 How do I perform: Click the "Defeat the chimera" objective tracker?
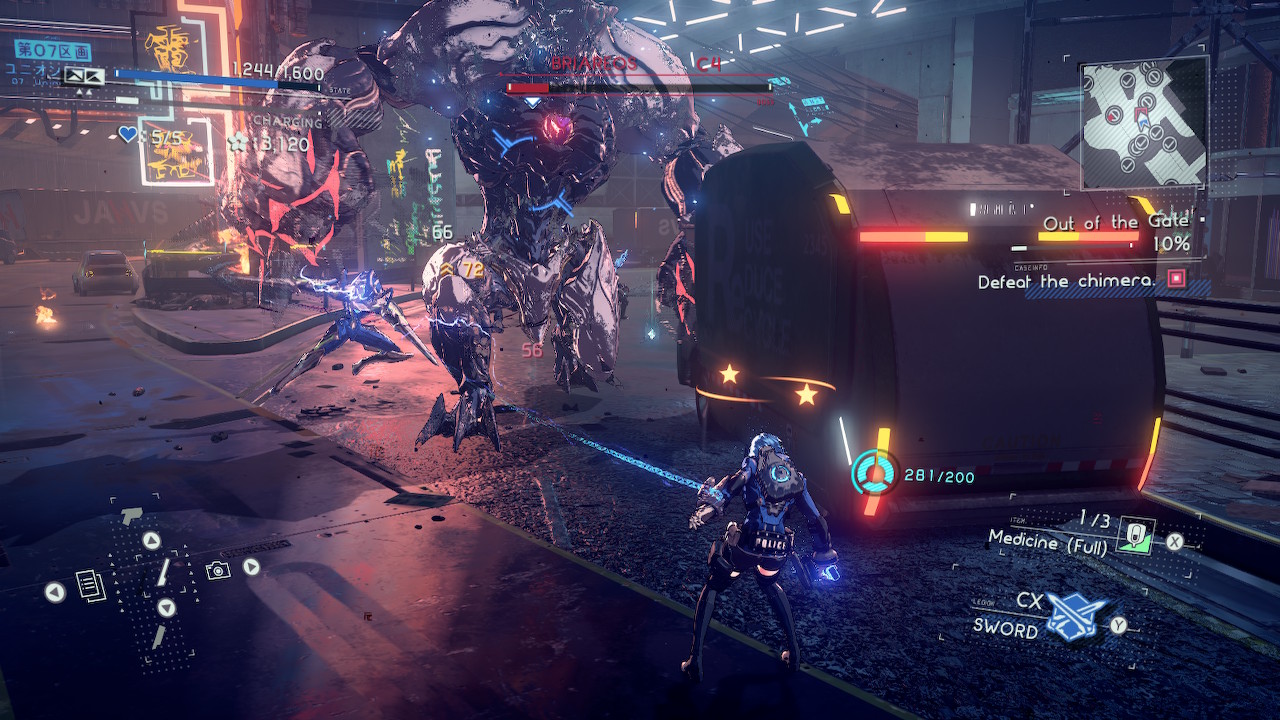point(1065,282)
